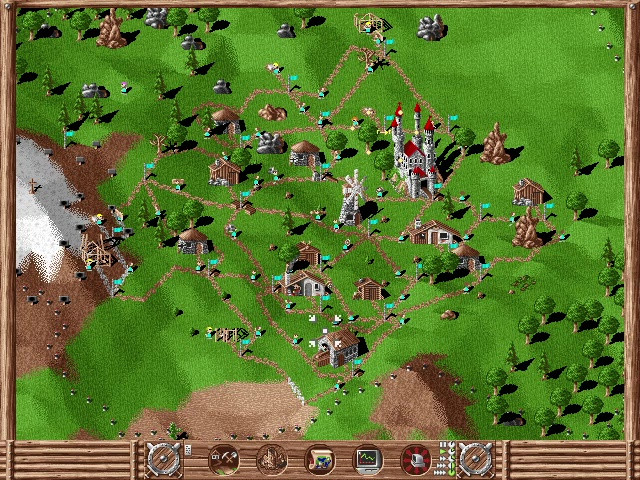
Task: Activate the demolish building icon
Action: click(271, 459)
